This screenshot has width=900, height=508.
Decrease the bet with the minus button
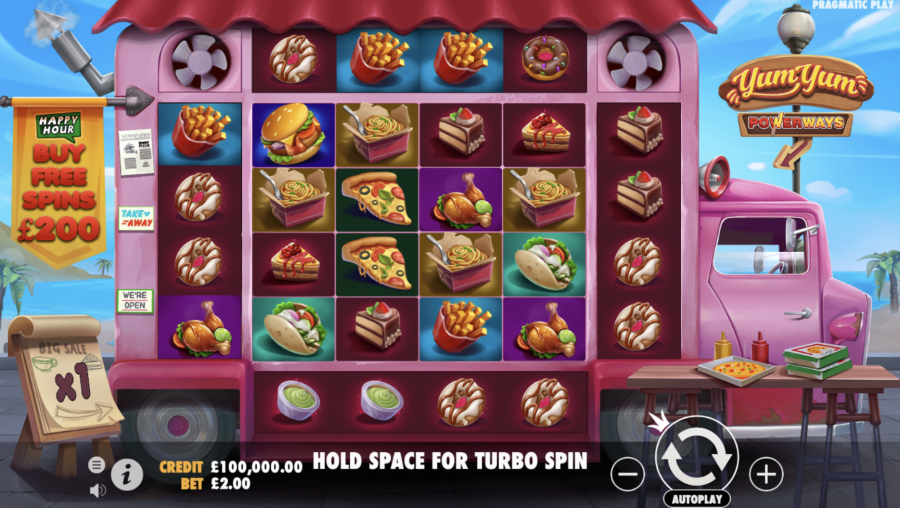click(627, 473)
